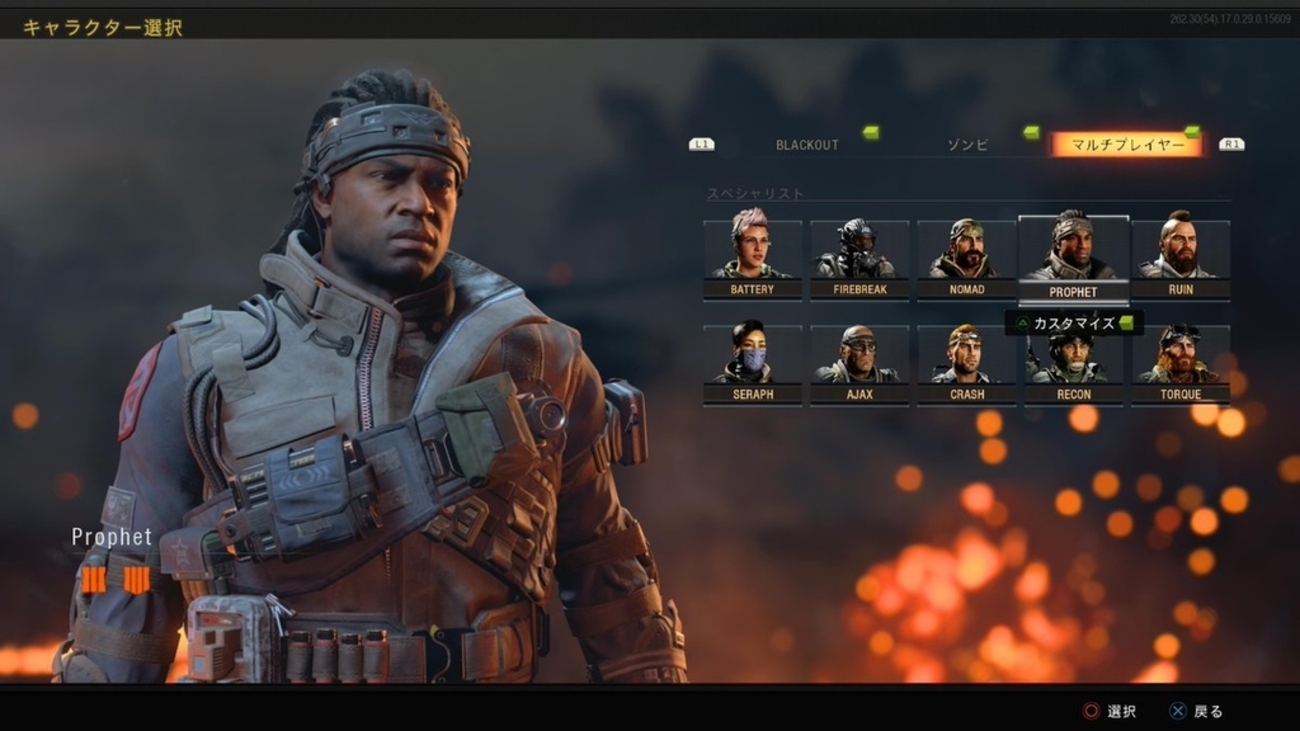Open カスタマイズ for Prophet
Screen dimensions: 1300x731
(x=1073, y=322)
